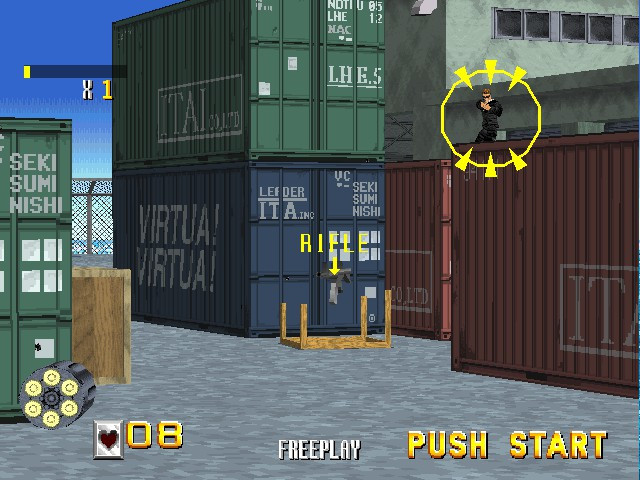Click the heart card life icon
Viewport: 640px width, 480px height.
108,437
